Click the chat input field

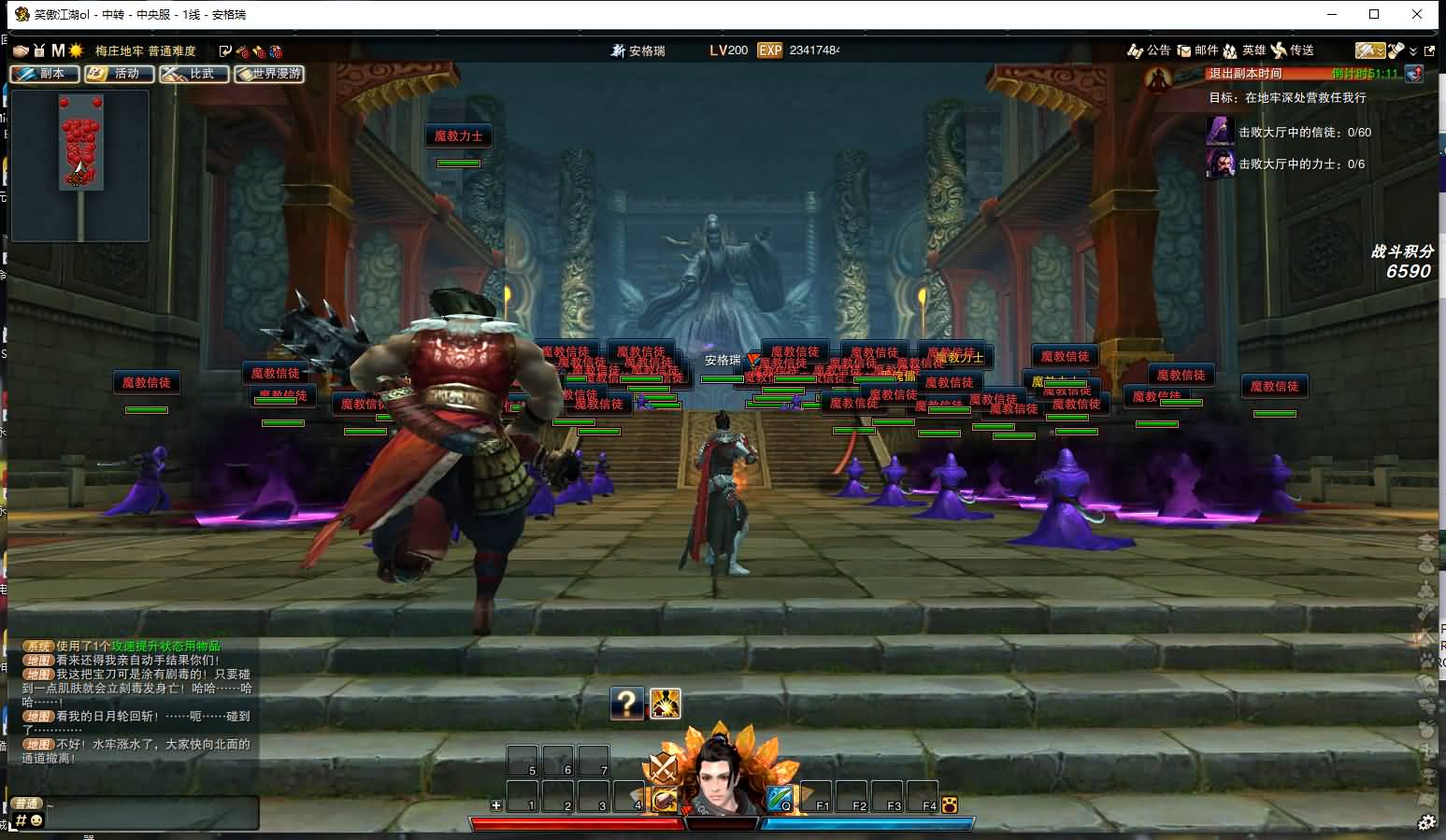coord(150,815)
